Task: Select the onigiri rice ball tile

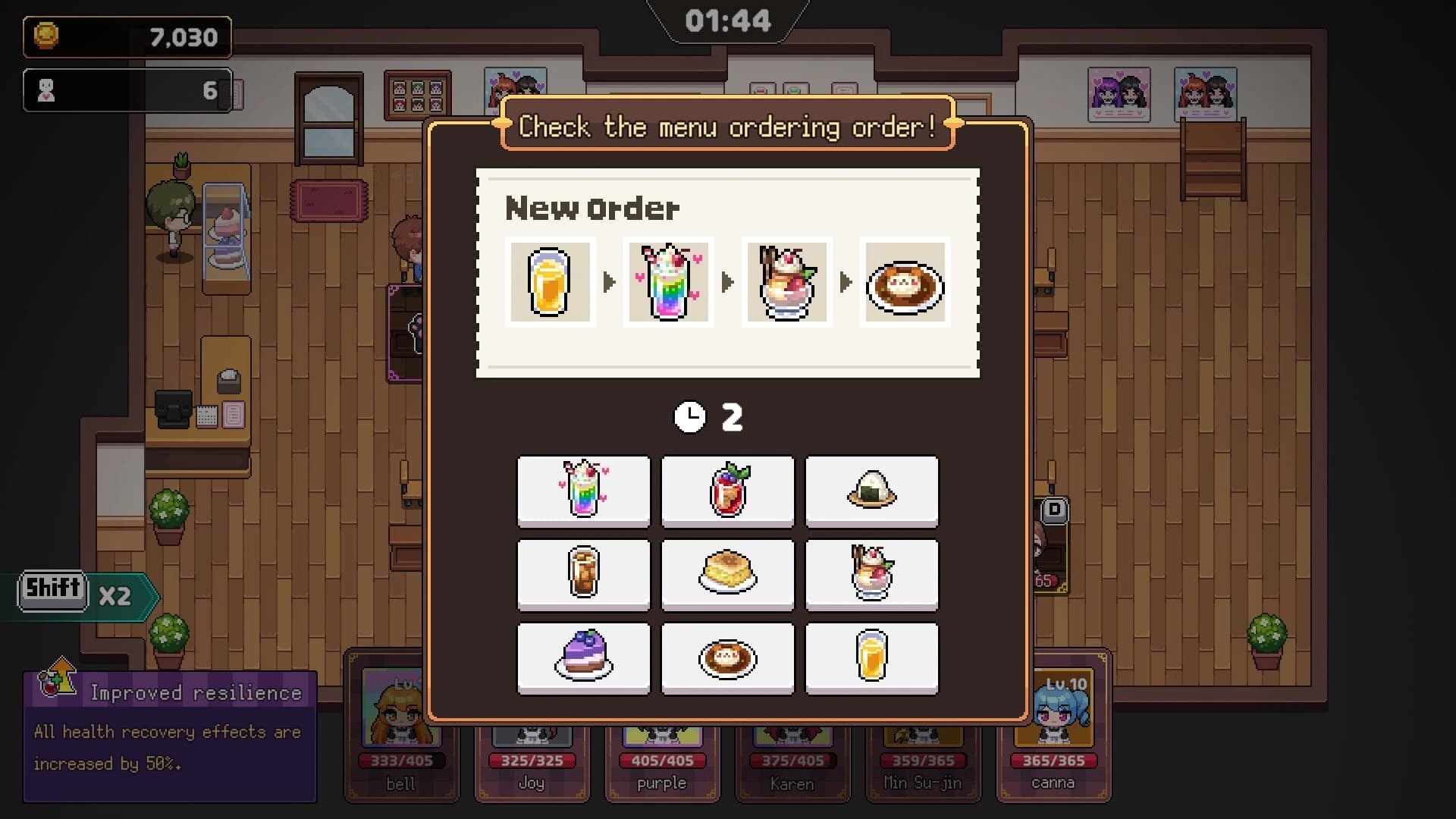Action: point(871,491)
